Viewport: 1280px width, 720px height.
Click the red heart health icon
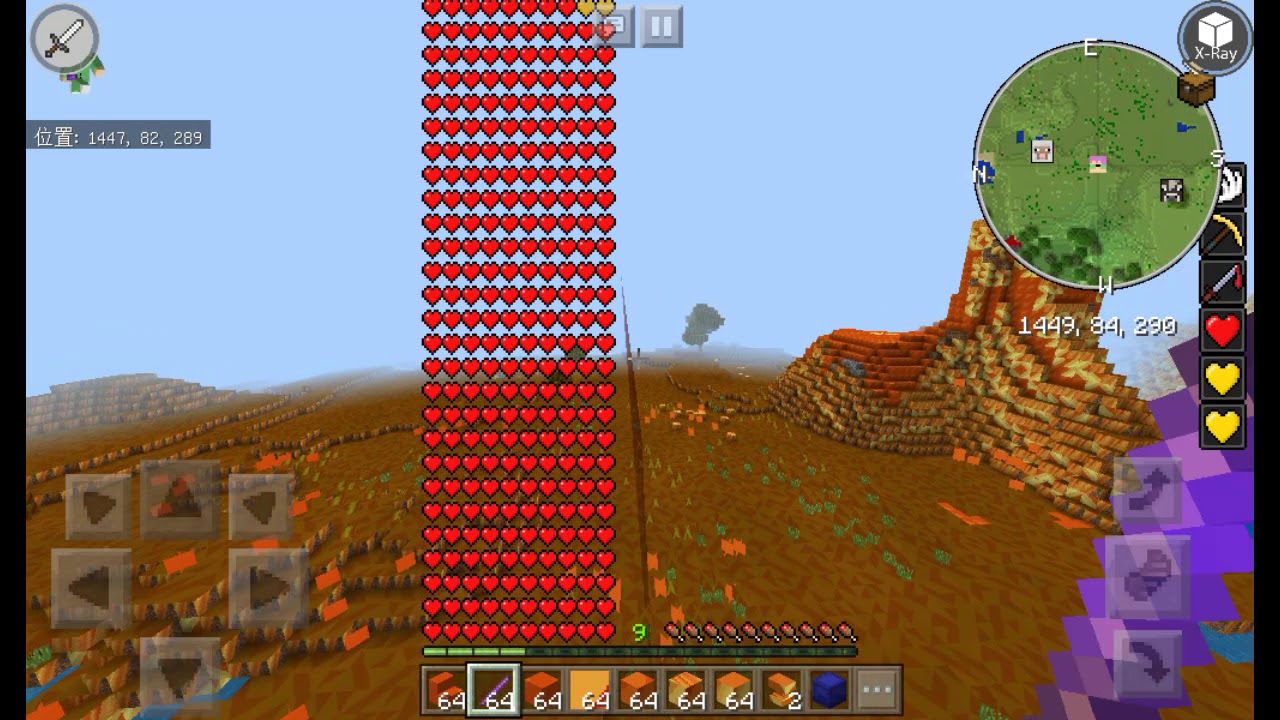[1222, 330]
